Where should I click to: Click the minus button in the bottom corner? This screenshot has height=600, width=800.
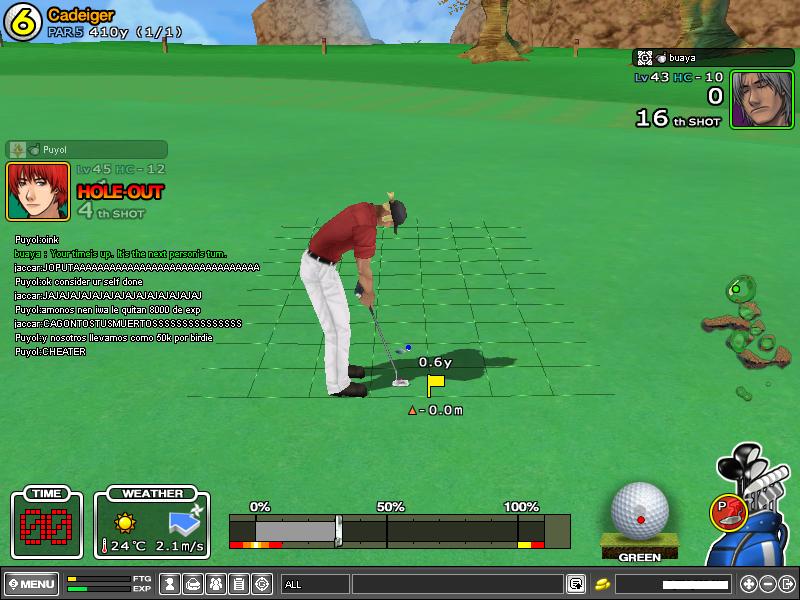click(768, 584)
